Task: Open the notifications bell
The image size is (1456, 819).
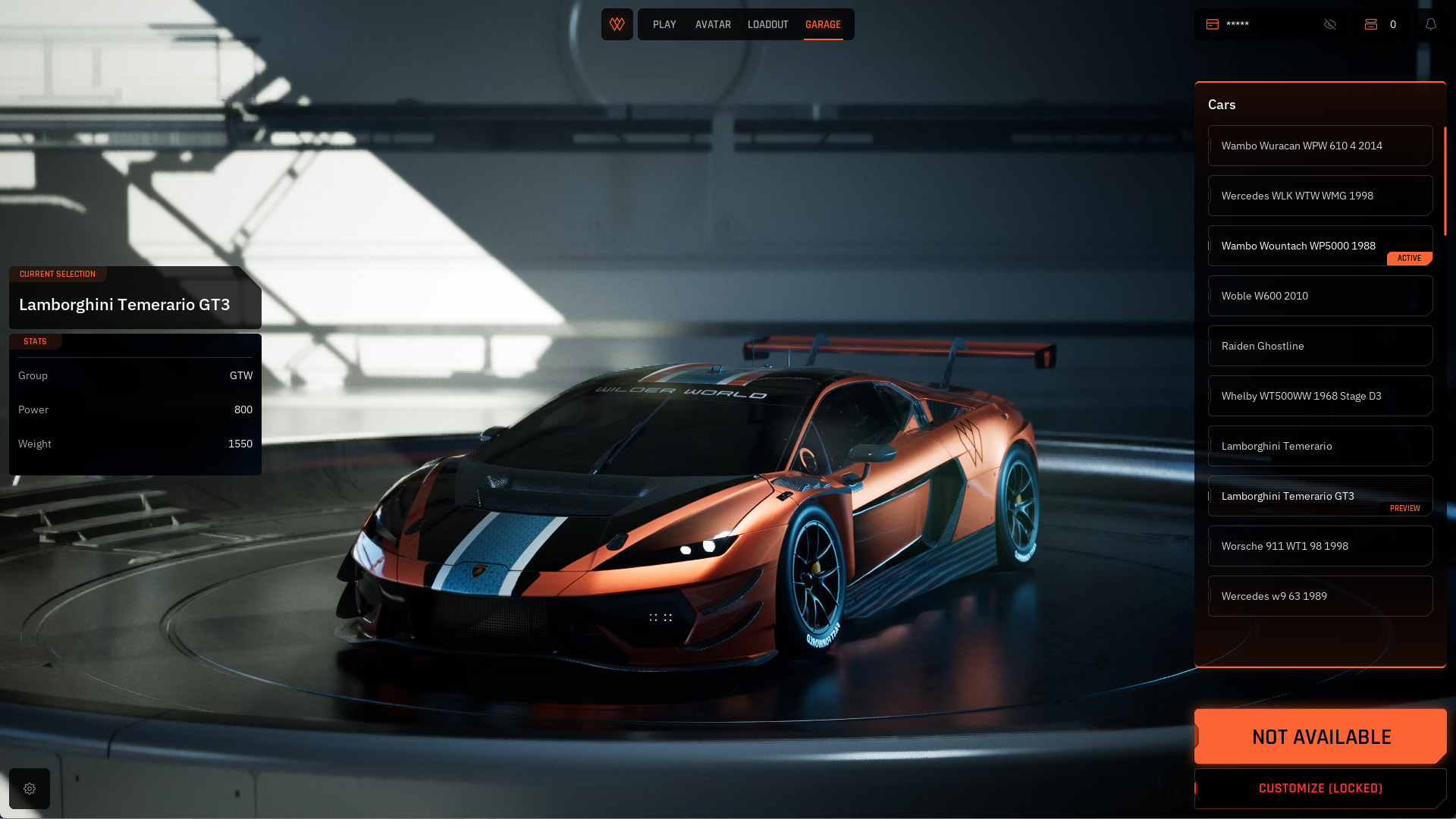Action: pyautogui.click(x=1431, y=24)
